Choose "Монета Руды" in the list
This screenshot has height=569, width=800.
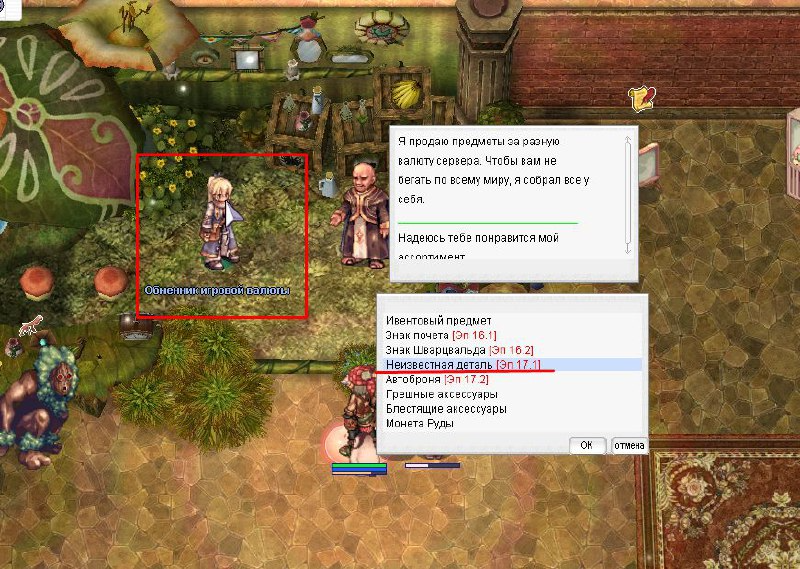(x=420, y=424)
